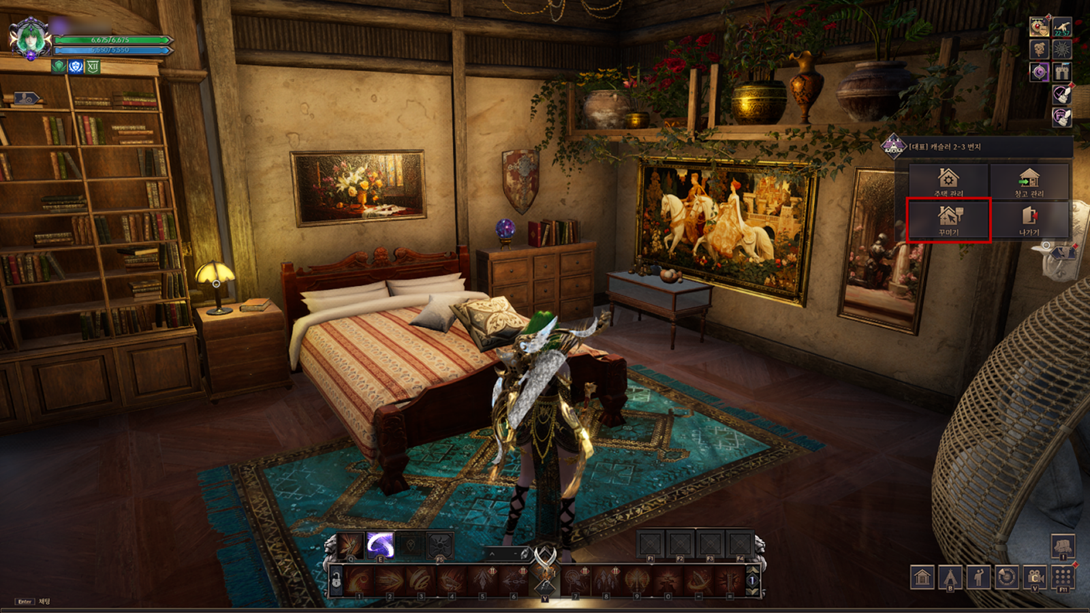Click the waving person emote icon
Image resolution: width=1090 pixels, height=613 pixels.
979,578
